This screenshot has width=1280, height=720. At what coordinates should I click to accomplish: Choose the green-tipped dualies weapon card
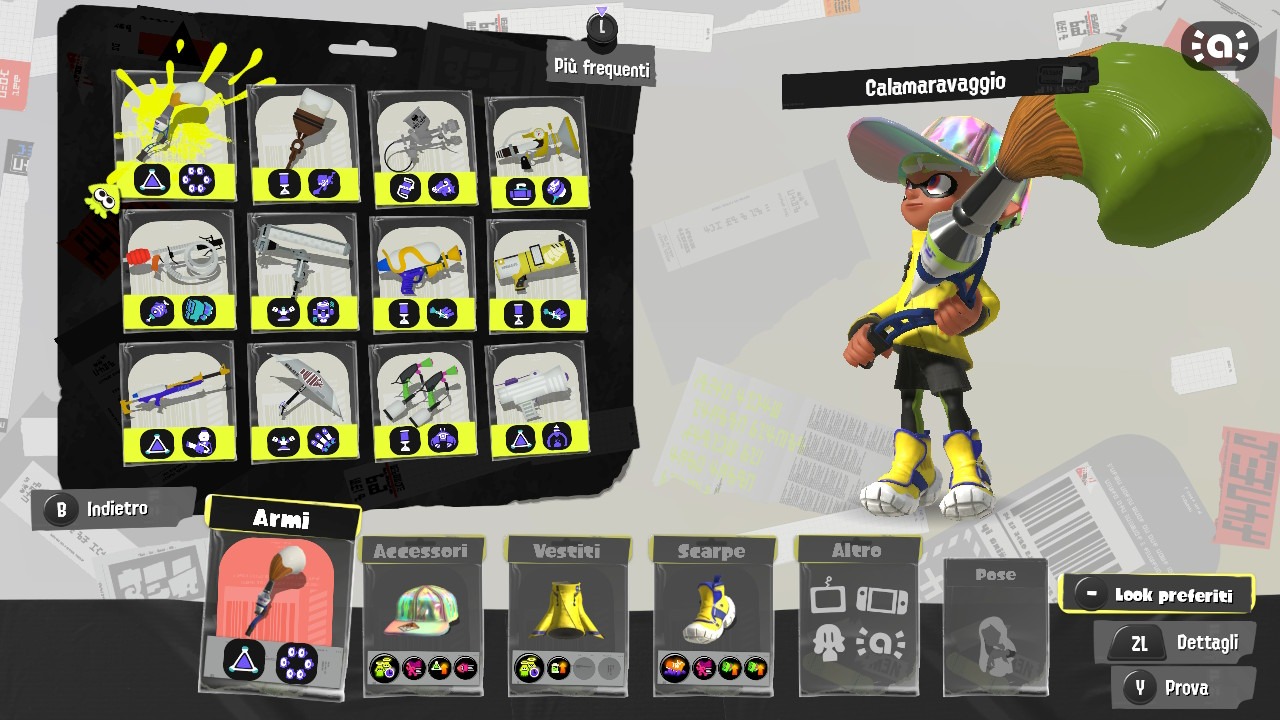[420, 400]
